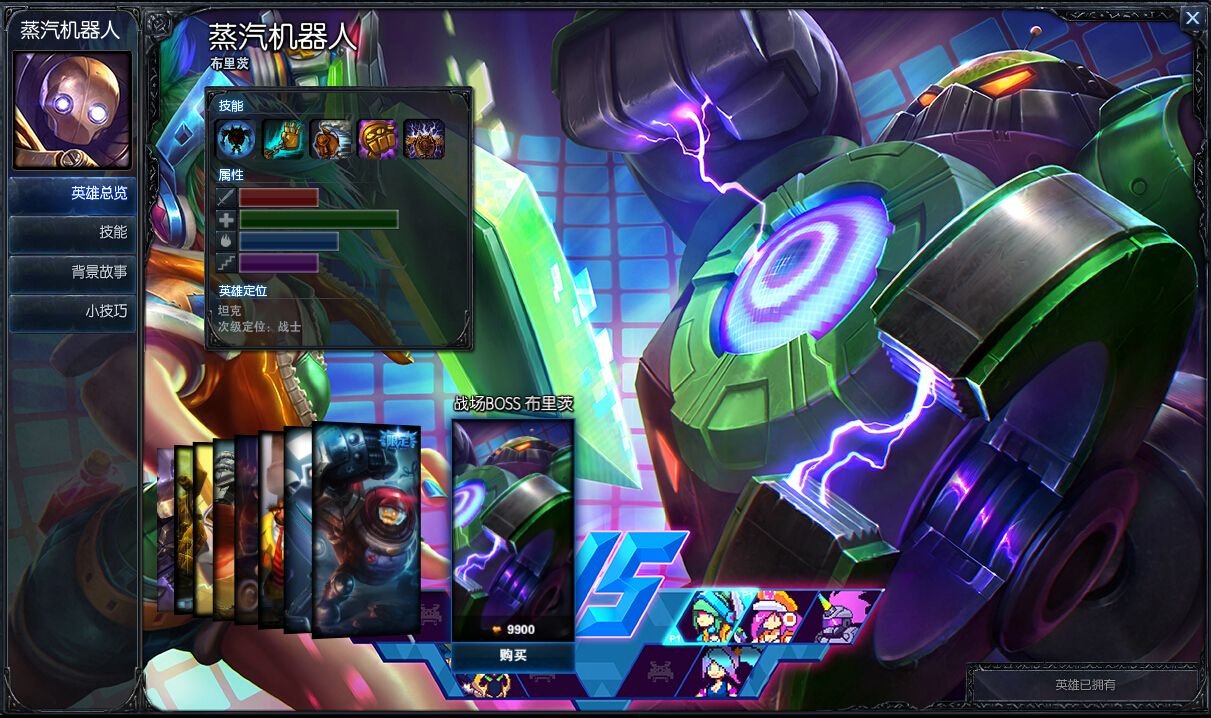Close the champion detail window

tap(1192, 18)
